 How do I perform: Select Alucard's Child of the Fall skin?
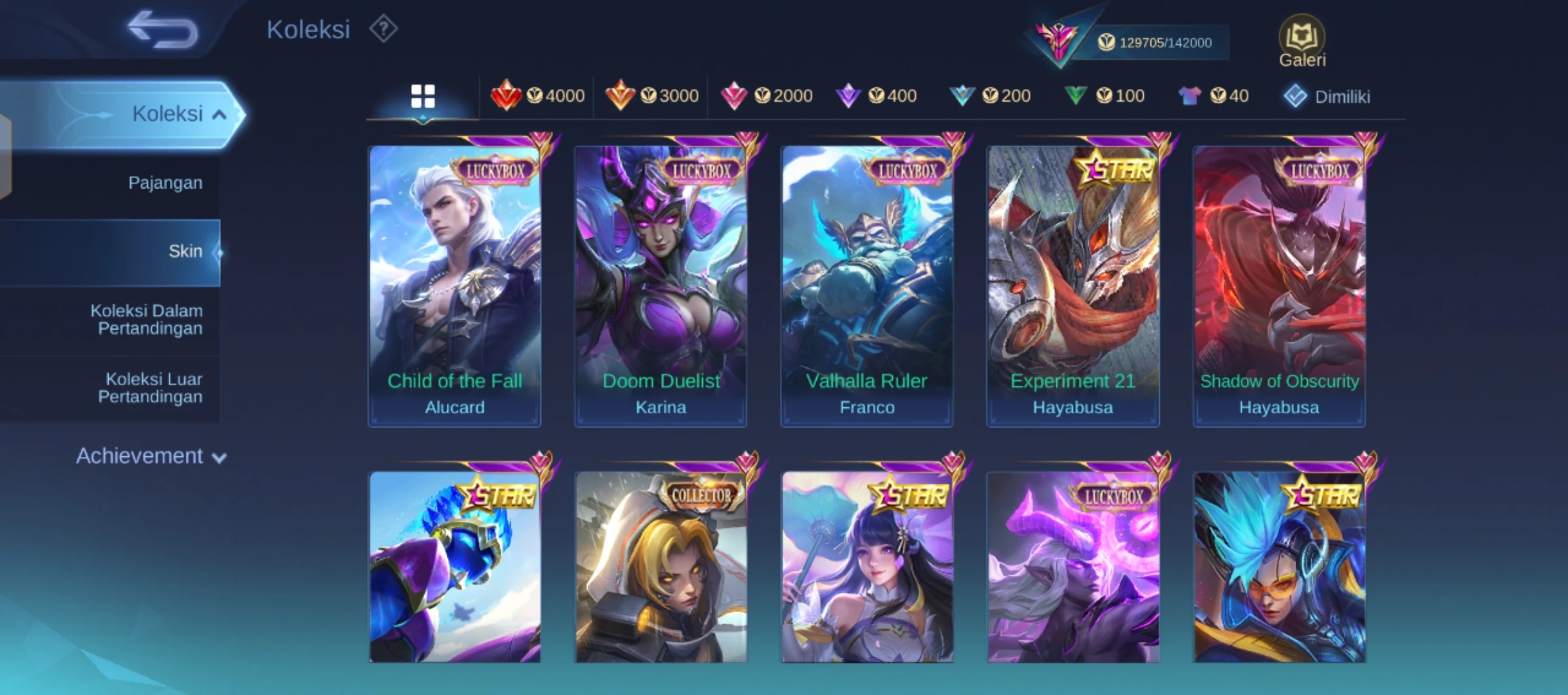[x=454, y=283]
